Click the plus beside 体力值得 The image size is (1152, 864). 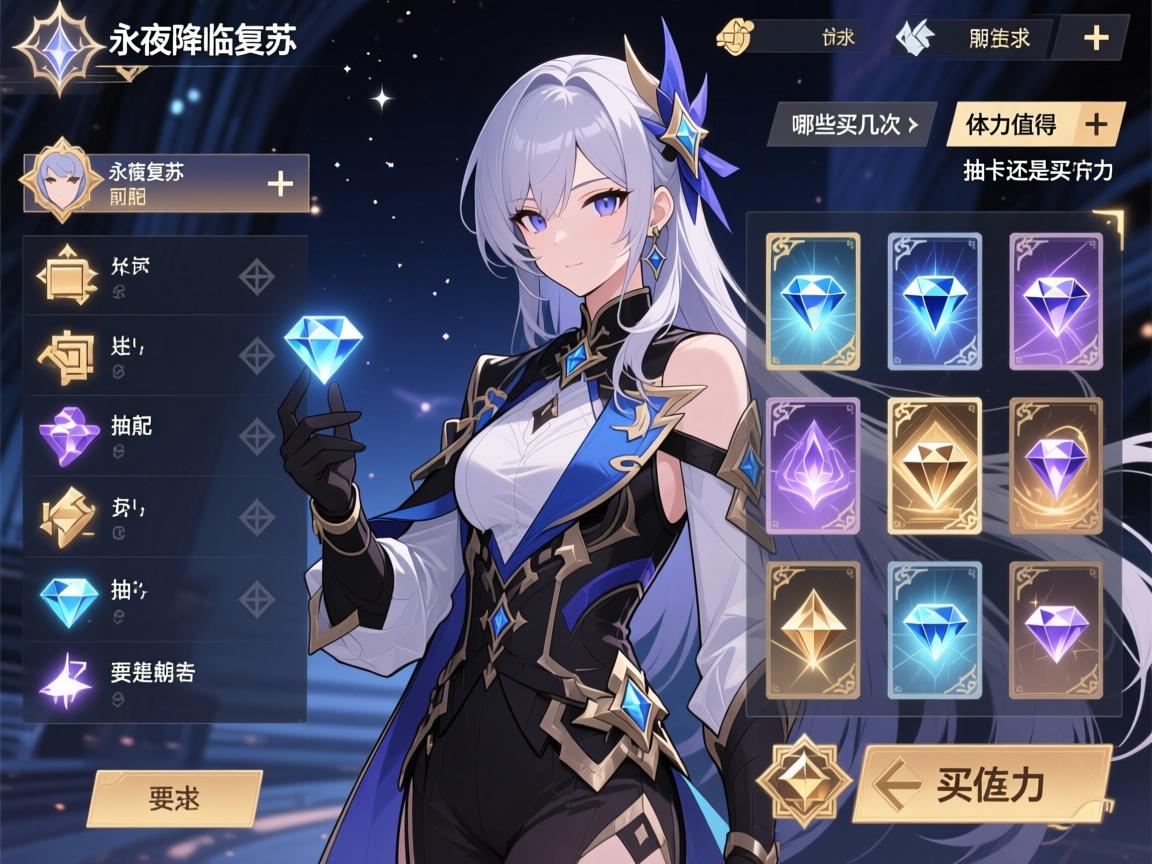1097,124
